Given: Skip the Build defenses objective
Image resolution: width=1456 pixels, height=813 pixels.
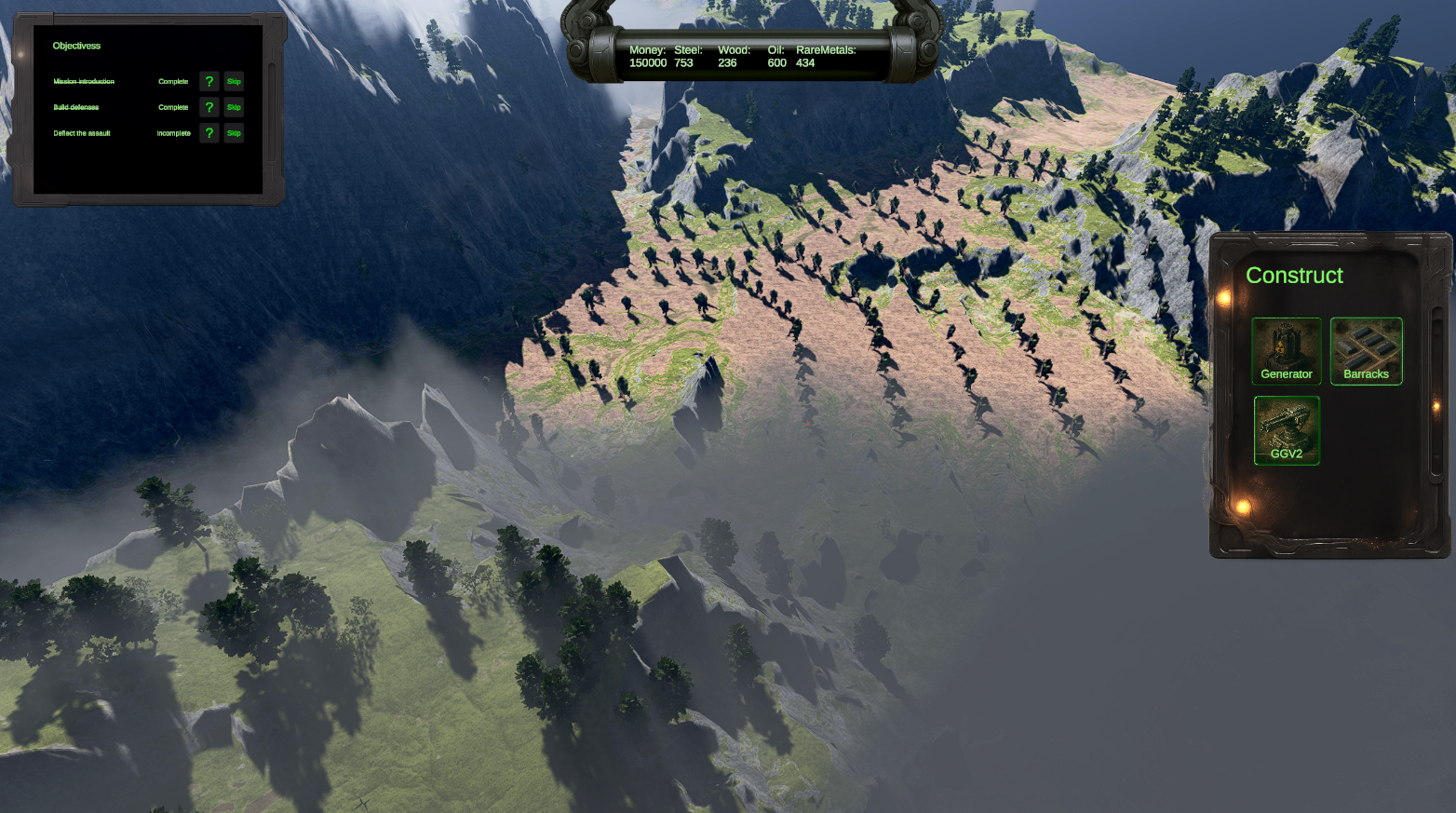Looking at the screenshot, I should point(234,107).
